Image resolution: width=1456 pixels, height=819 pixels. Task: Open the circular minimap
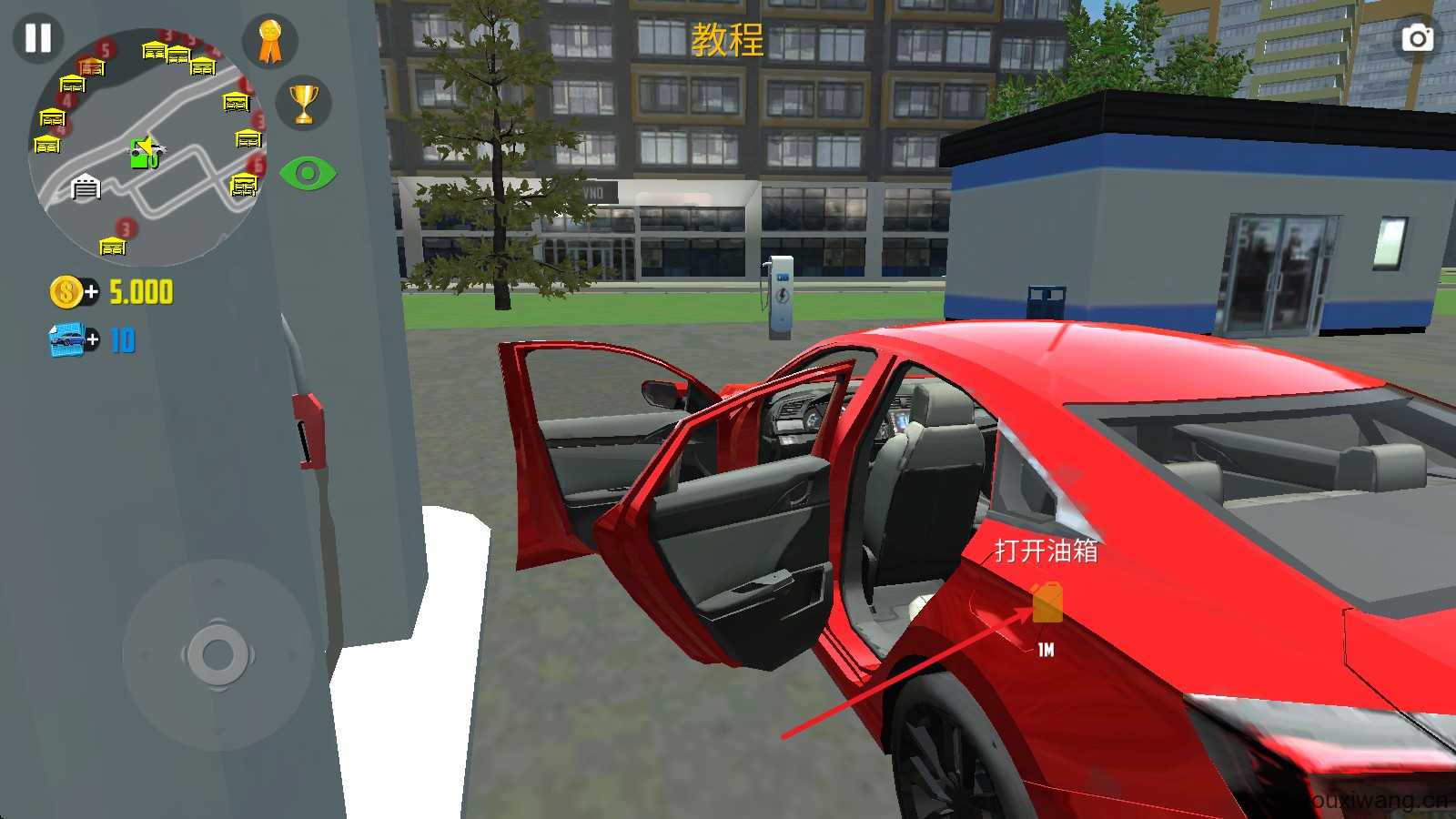(x=146, y=146)
